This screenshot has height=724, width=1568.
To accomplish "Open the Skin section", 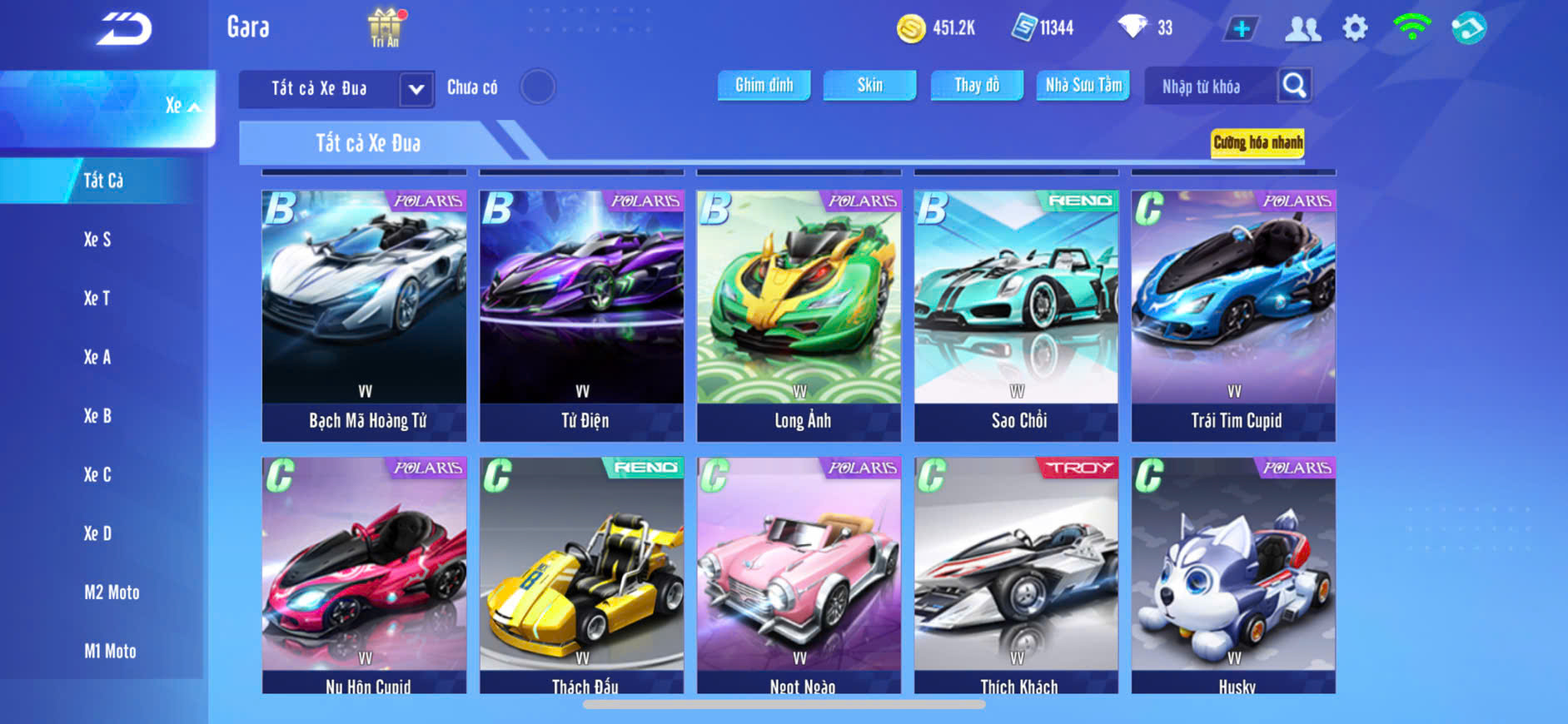I will (x=869, y=85).
